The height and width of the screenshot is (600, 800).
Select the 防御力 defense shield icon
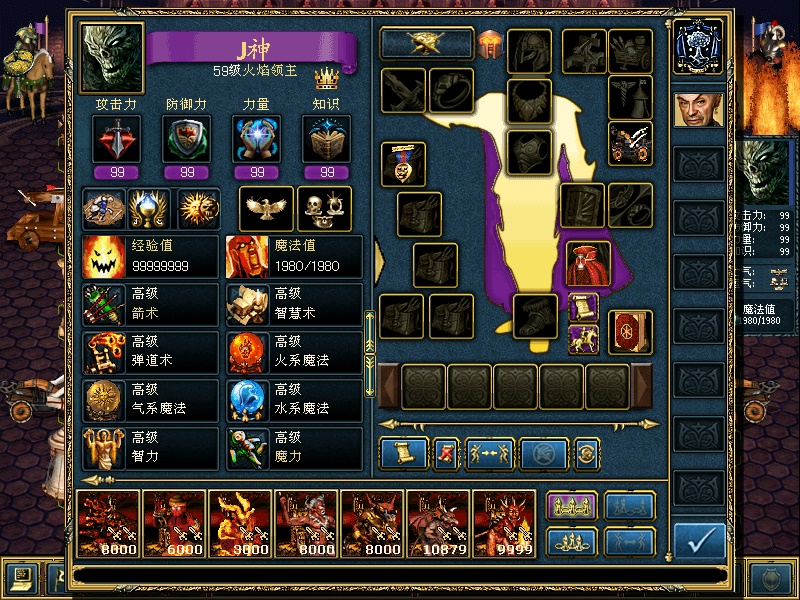coord(186,139)
